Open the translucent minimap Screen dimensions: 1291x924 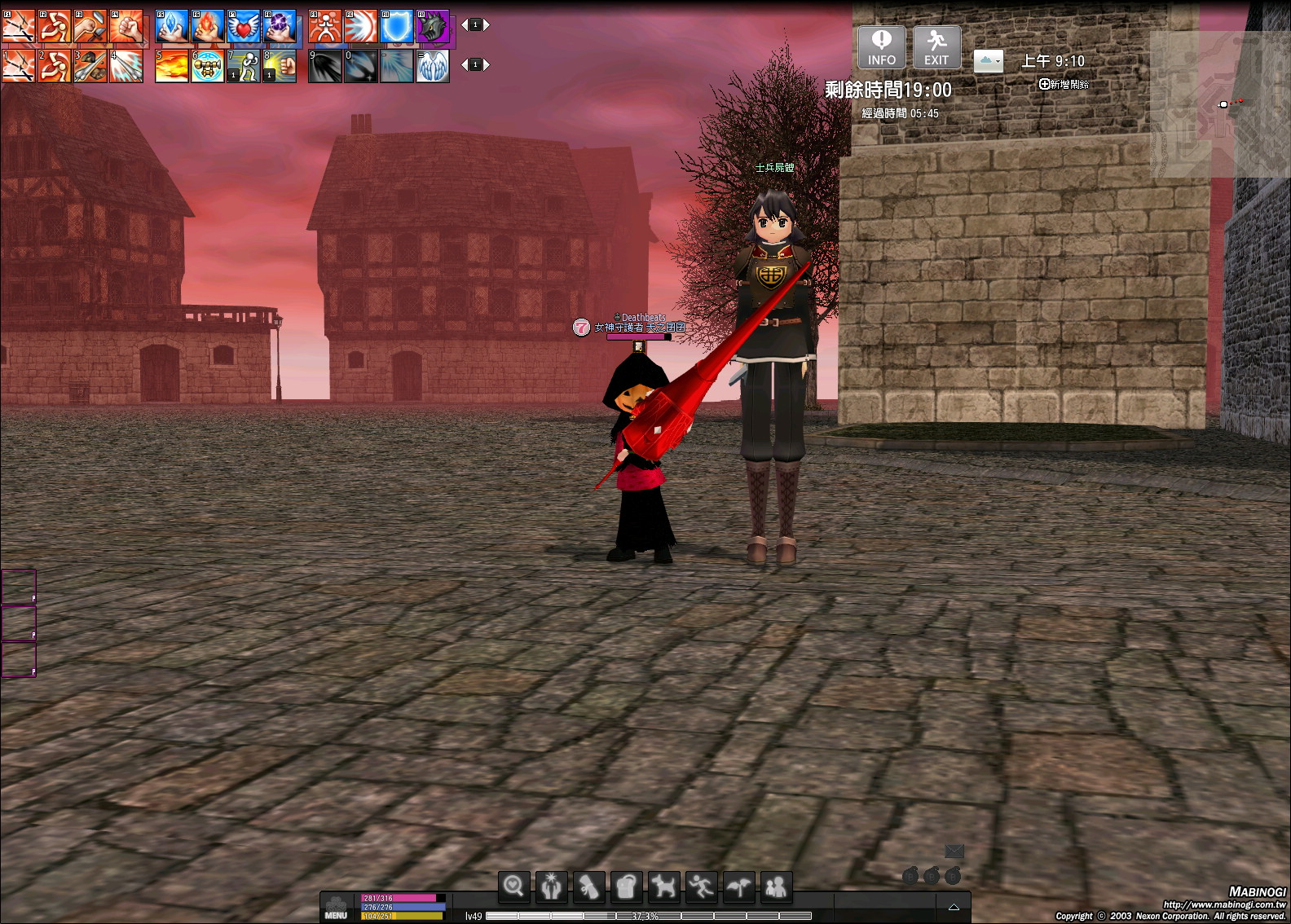point(1217,104)
